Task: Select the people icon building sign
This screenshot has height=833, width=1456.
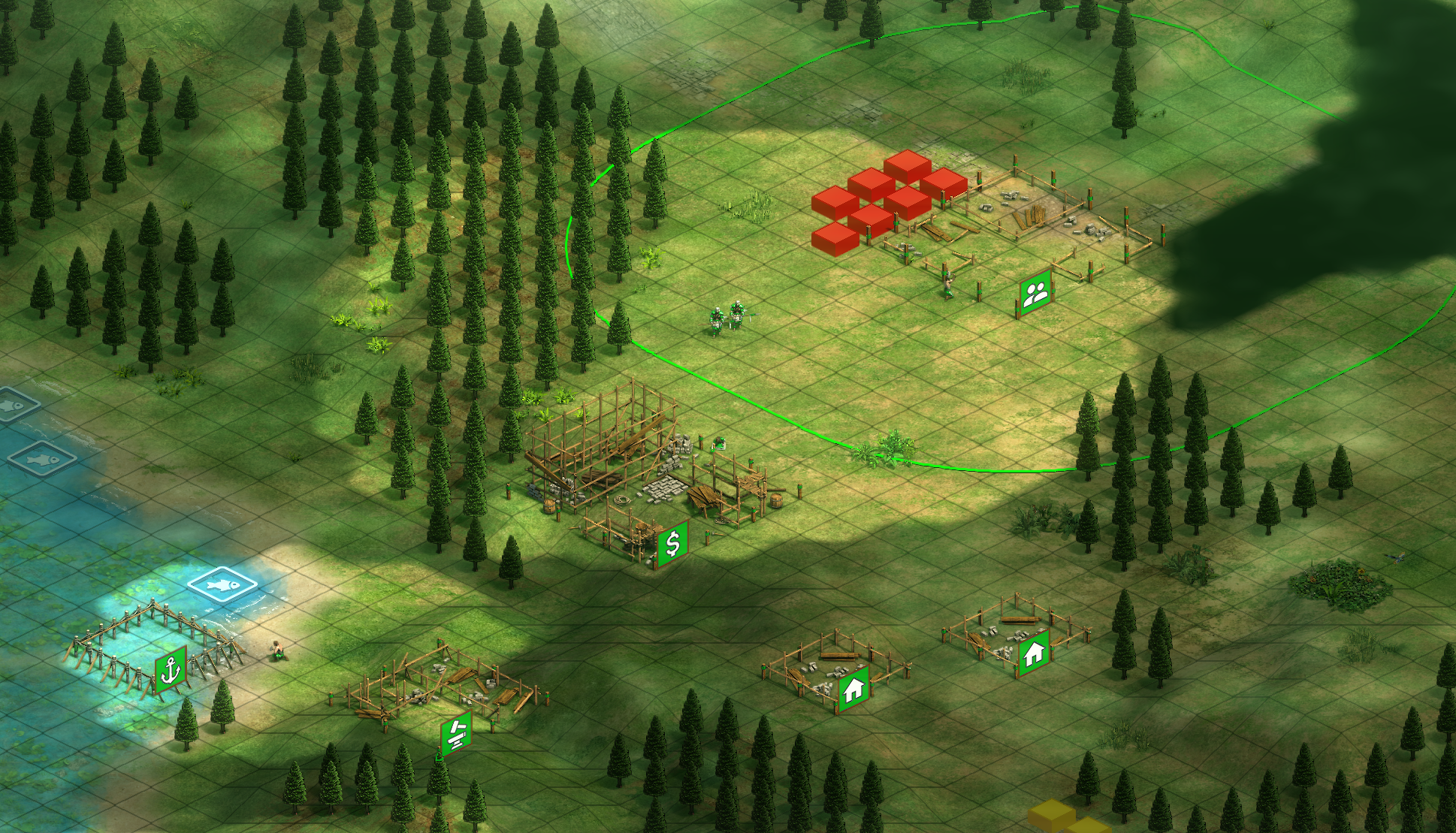Action: [1035, 293]
